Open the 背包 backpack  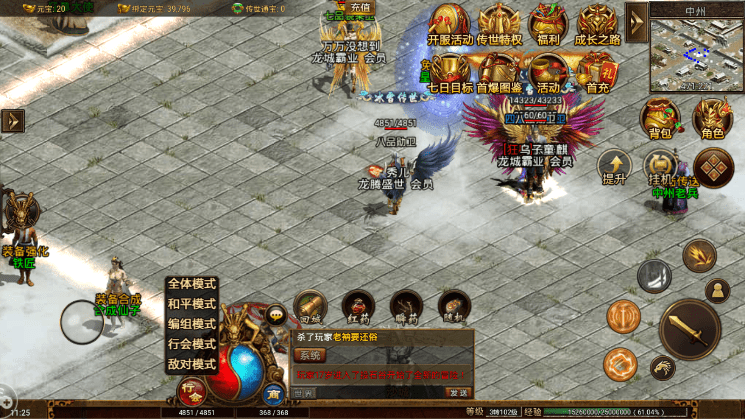(661, 118)
